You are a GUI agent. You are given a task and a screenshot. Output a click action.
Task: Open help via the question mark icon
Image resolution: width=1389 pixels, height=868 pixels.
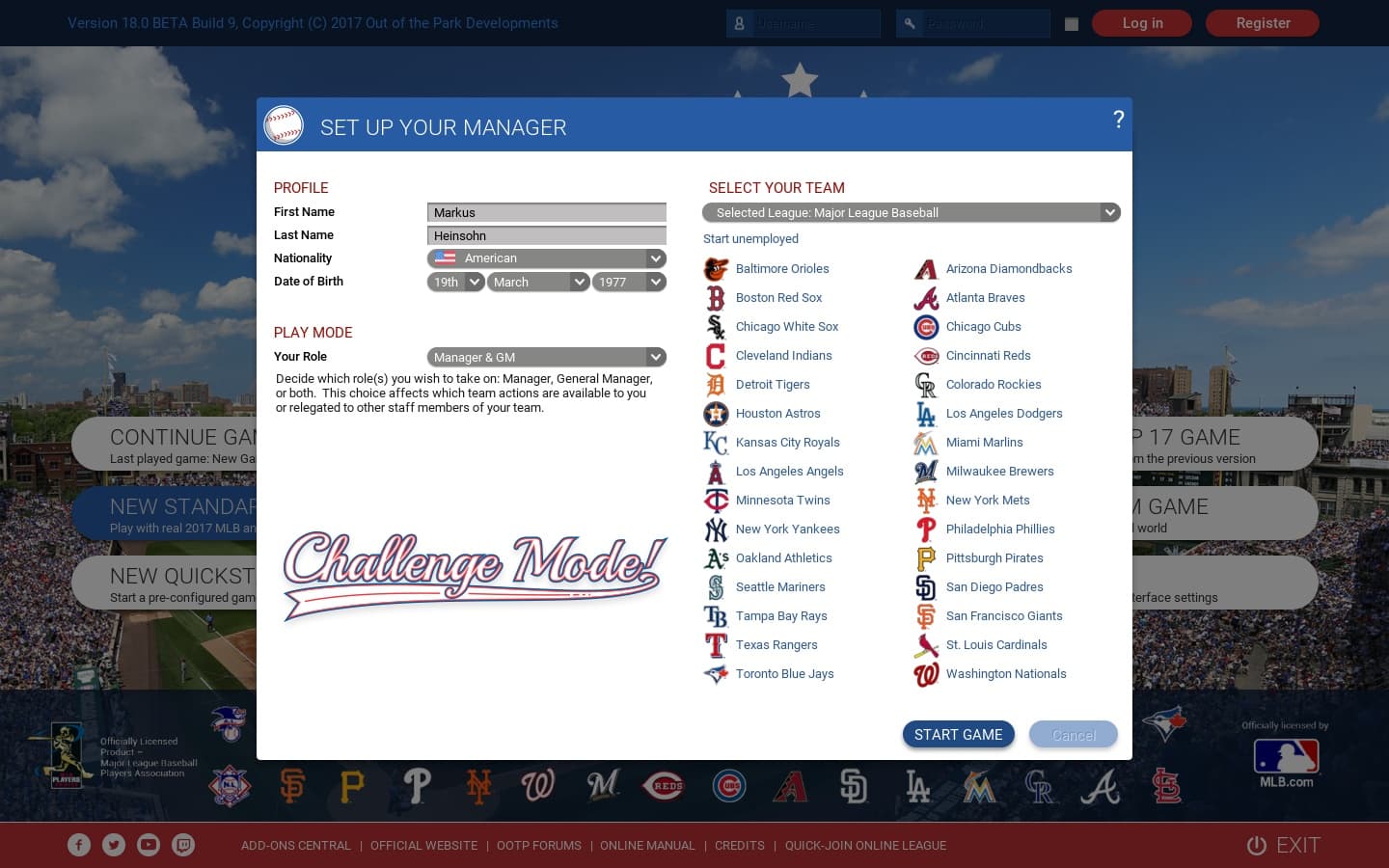pyautogui.click(x=1118, y=120)
